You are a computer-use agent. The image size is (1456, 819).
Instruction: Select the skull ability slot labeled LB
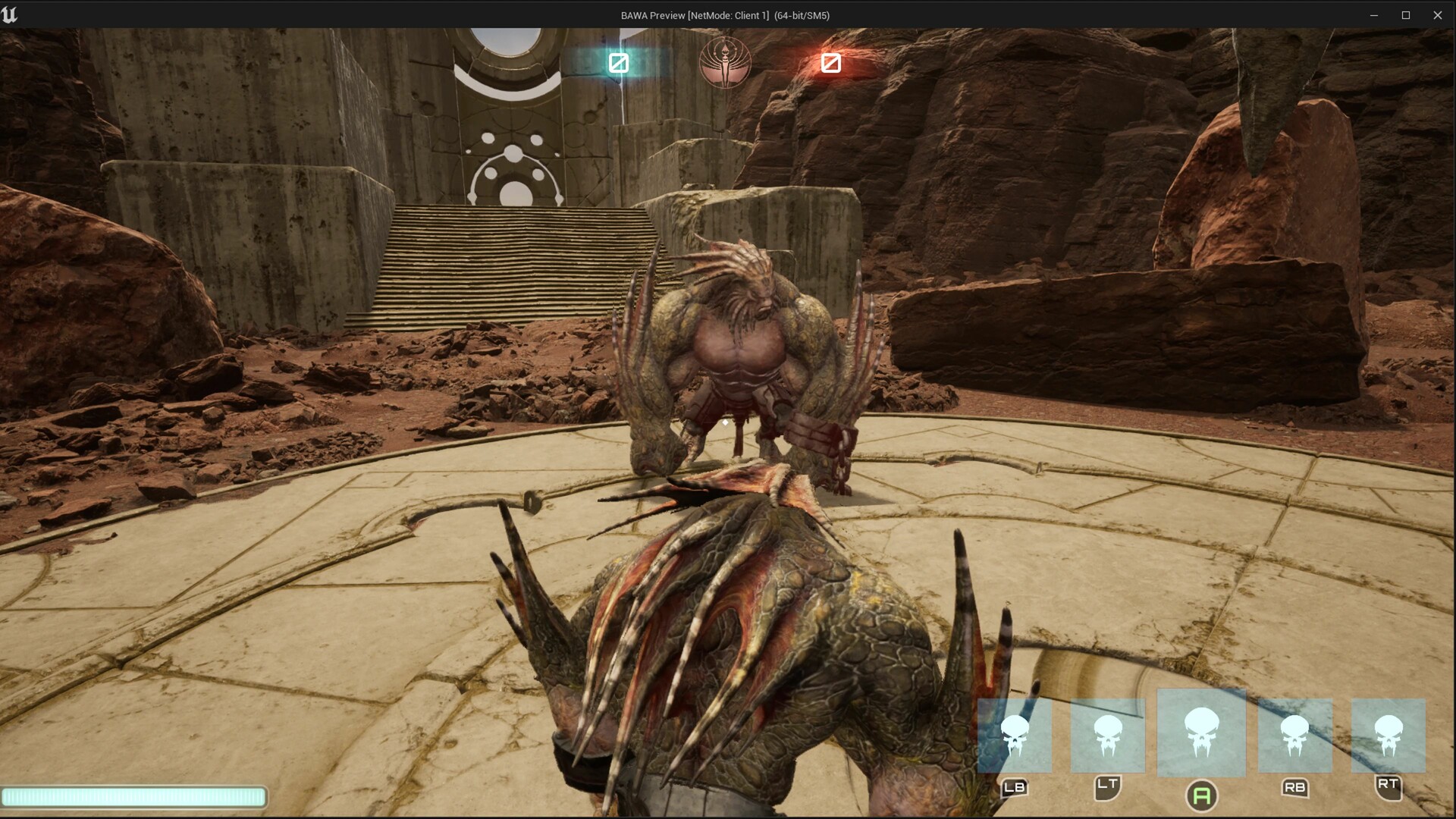point(1014,736)
